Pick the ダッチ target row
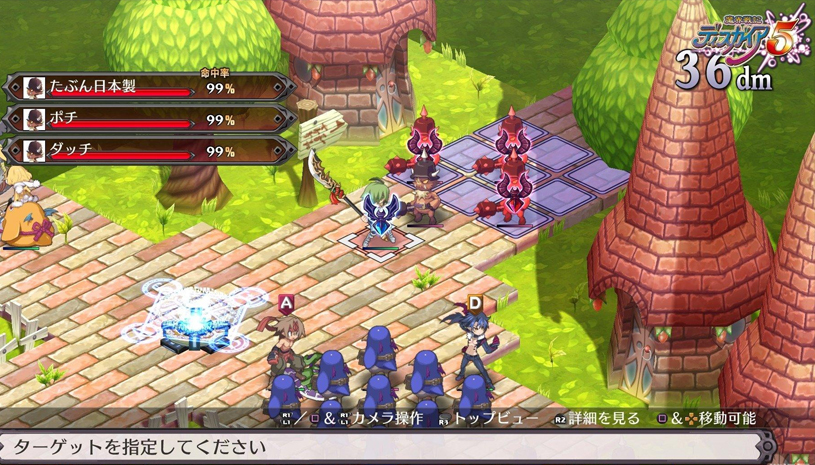 tap(150, 151)
